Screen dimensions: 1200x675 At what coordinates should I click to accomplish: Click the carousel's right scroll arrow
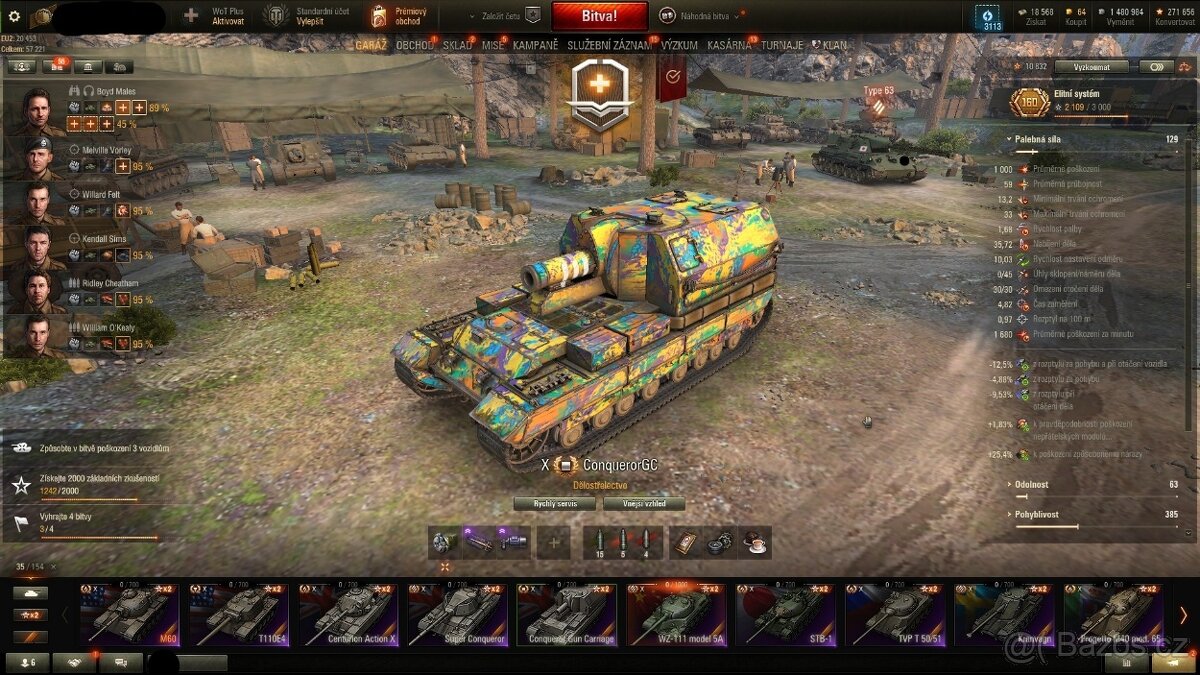click(1183, 614)
